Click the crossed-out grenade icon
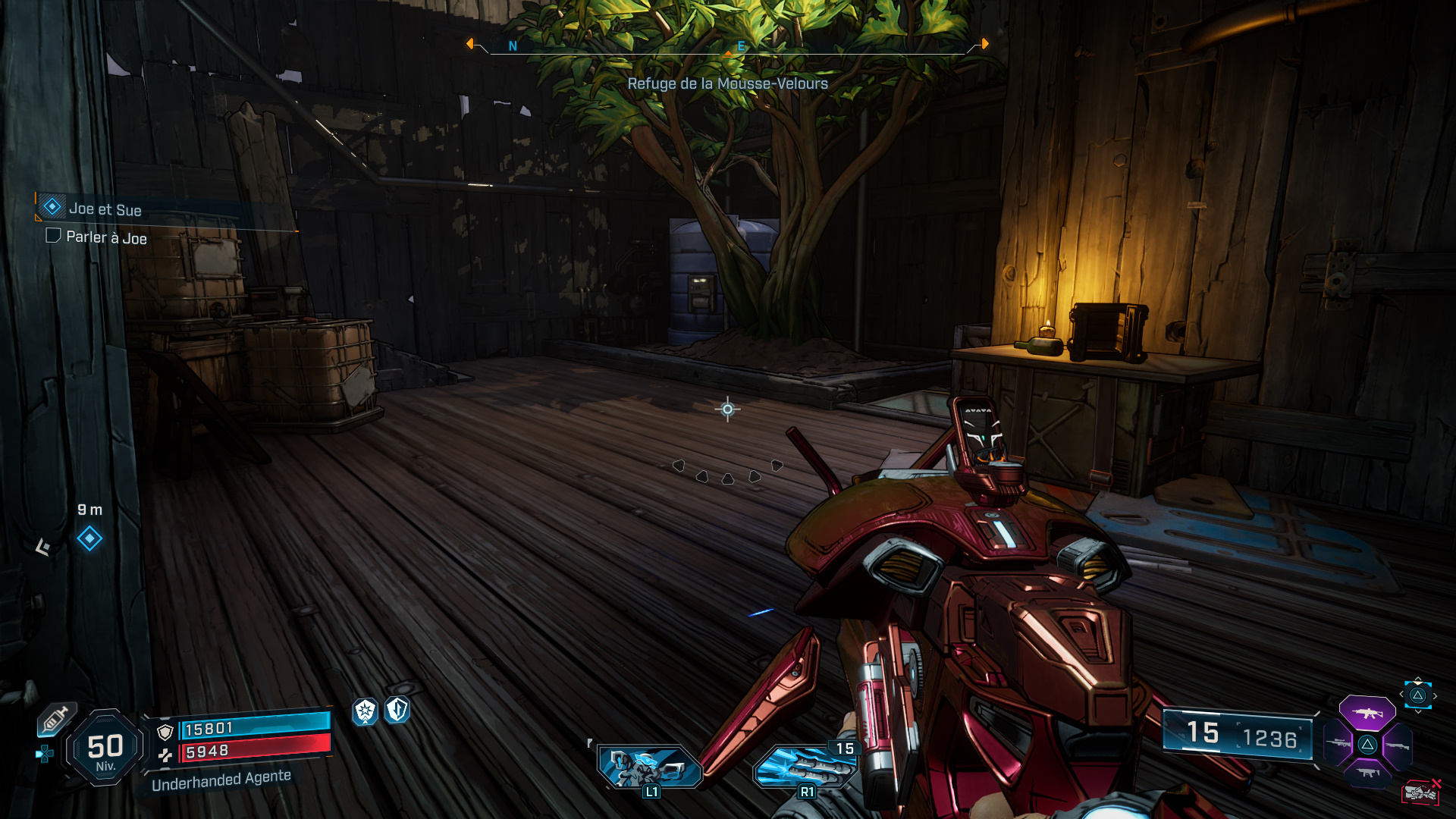1456x819 pixels. pyautogui.click(x=1421, y=792)
